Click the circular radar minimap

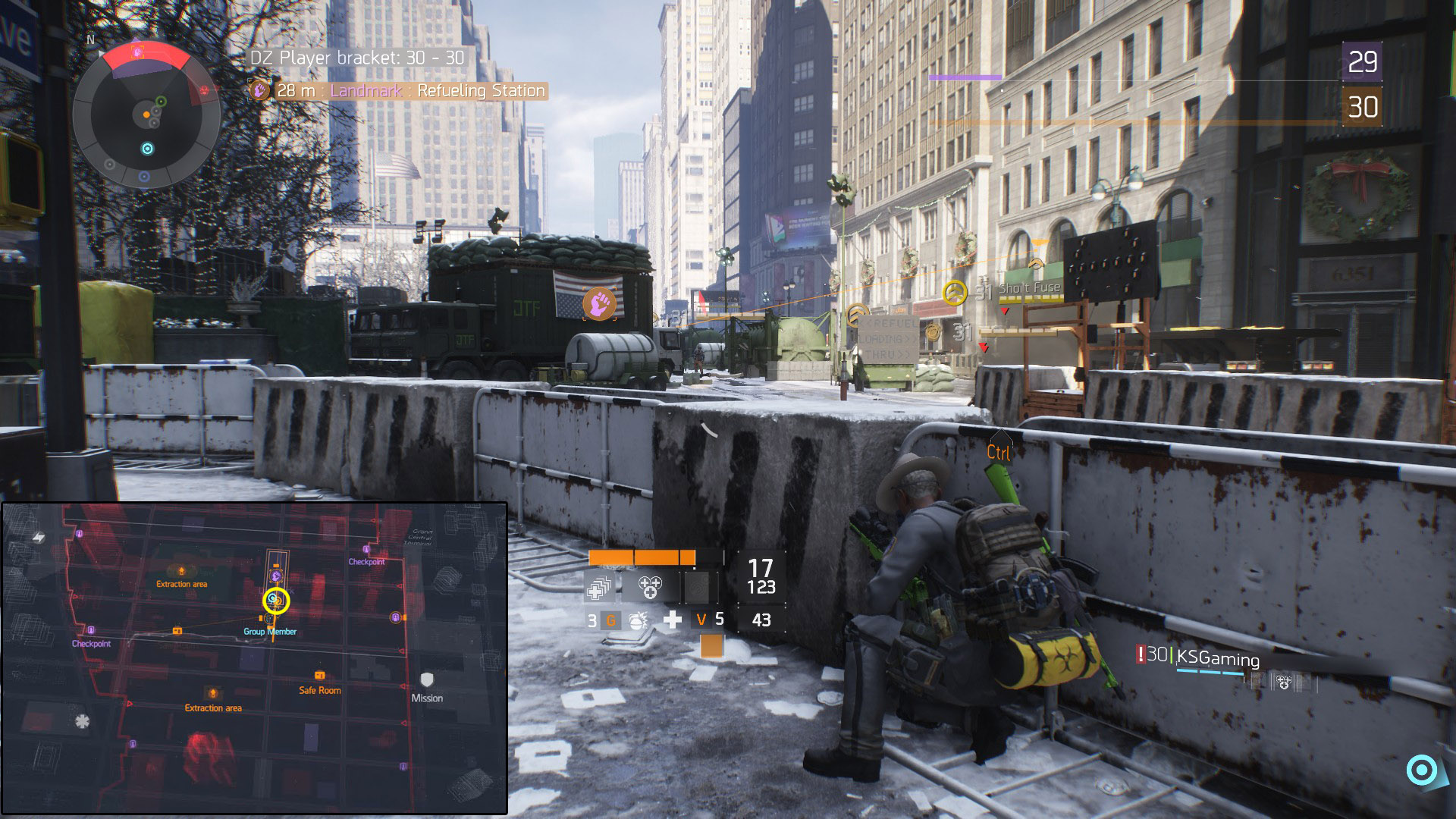click(146, 115)
